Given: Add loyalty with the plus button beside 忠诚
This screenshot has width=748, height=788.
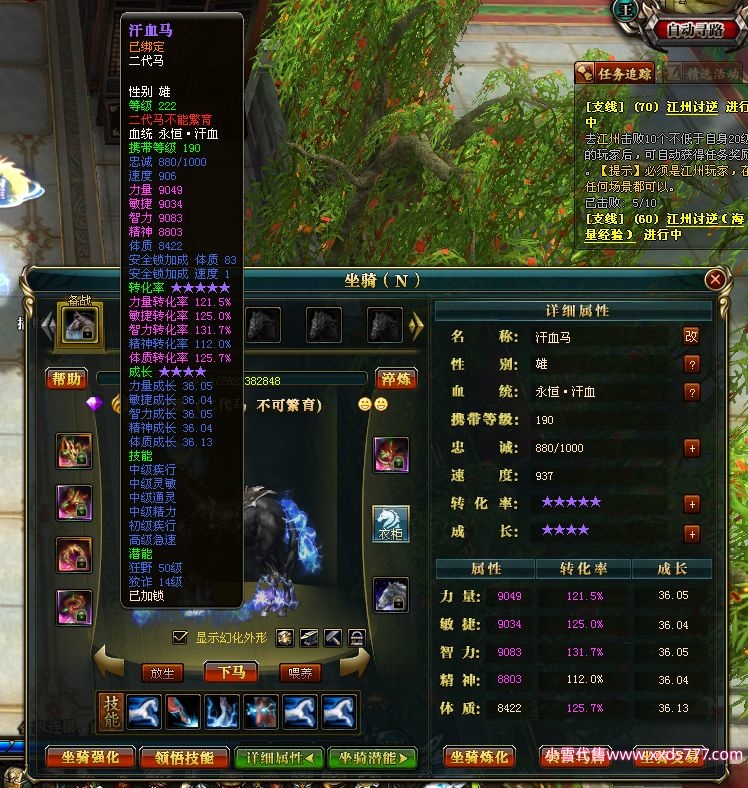Looking at the screenshot, I should [691, 448].
